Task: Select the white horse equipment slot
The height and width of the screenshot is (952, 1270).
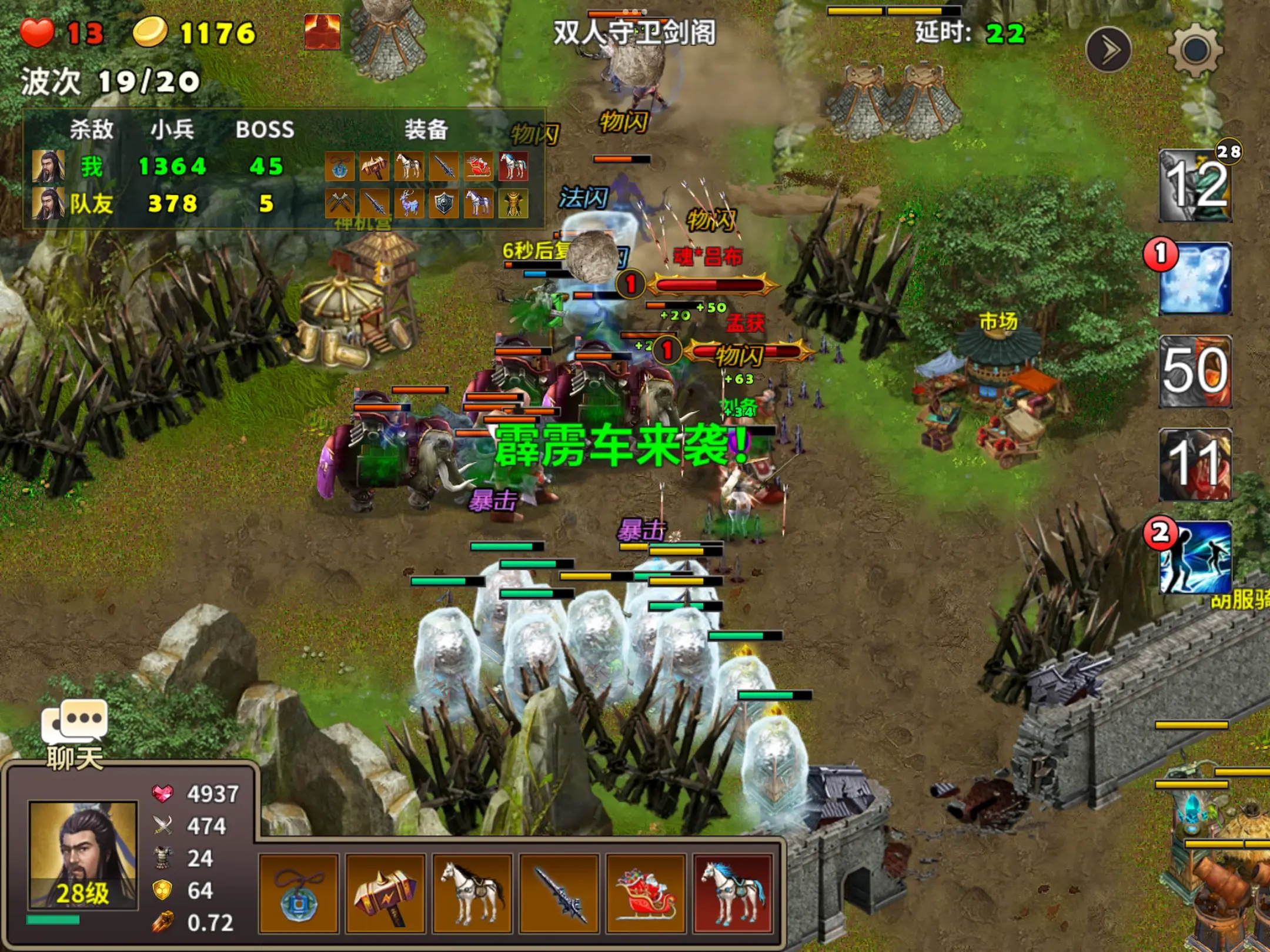Action: pos(472,894)
